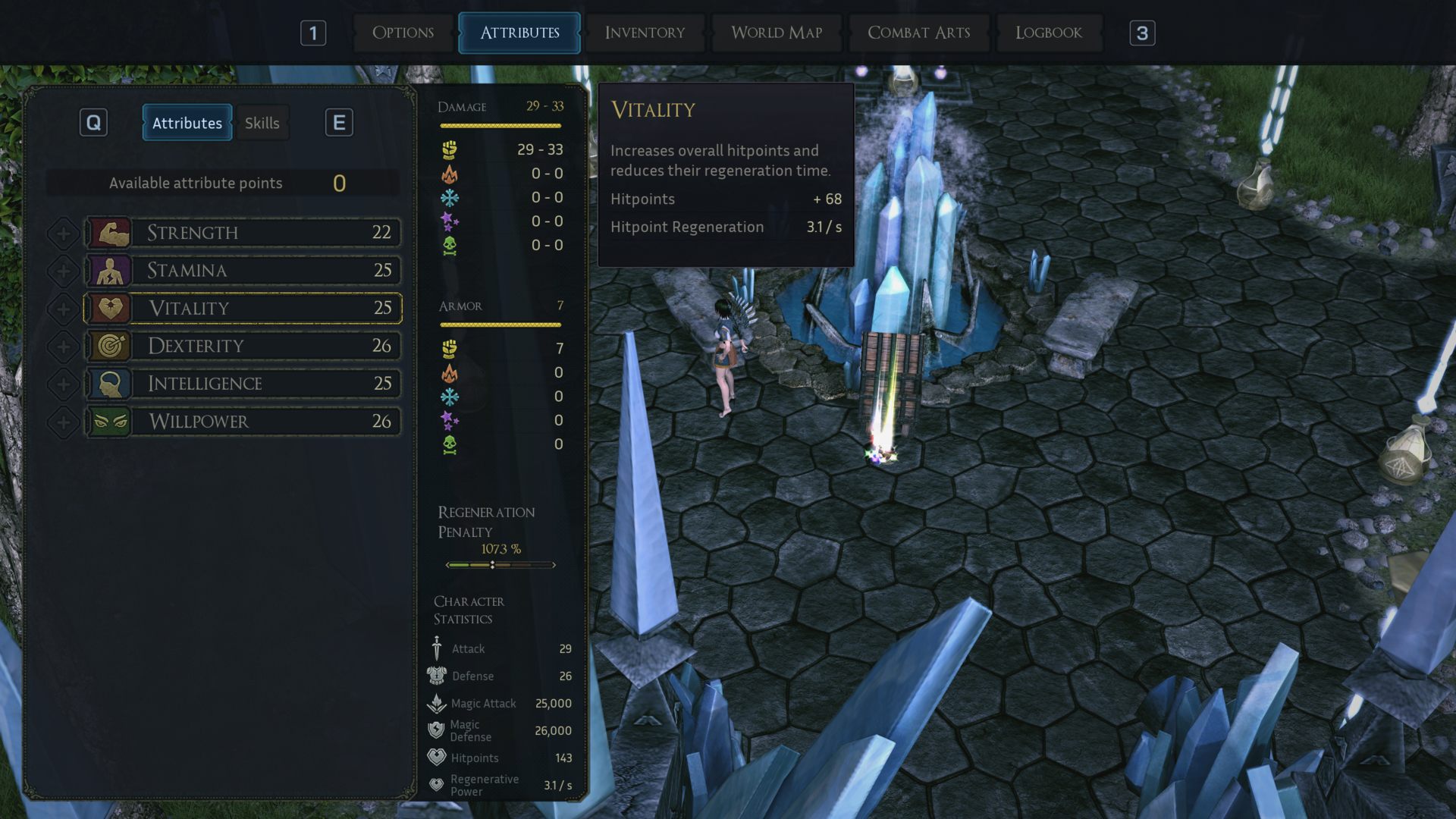Select the Attributes sub-tab
This screenshot has width=1456, height=819.
click(187, 123)
